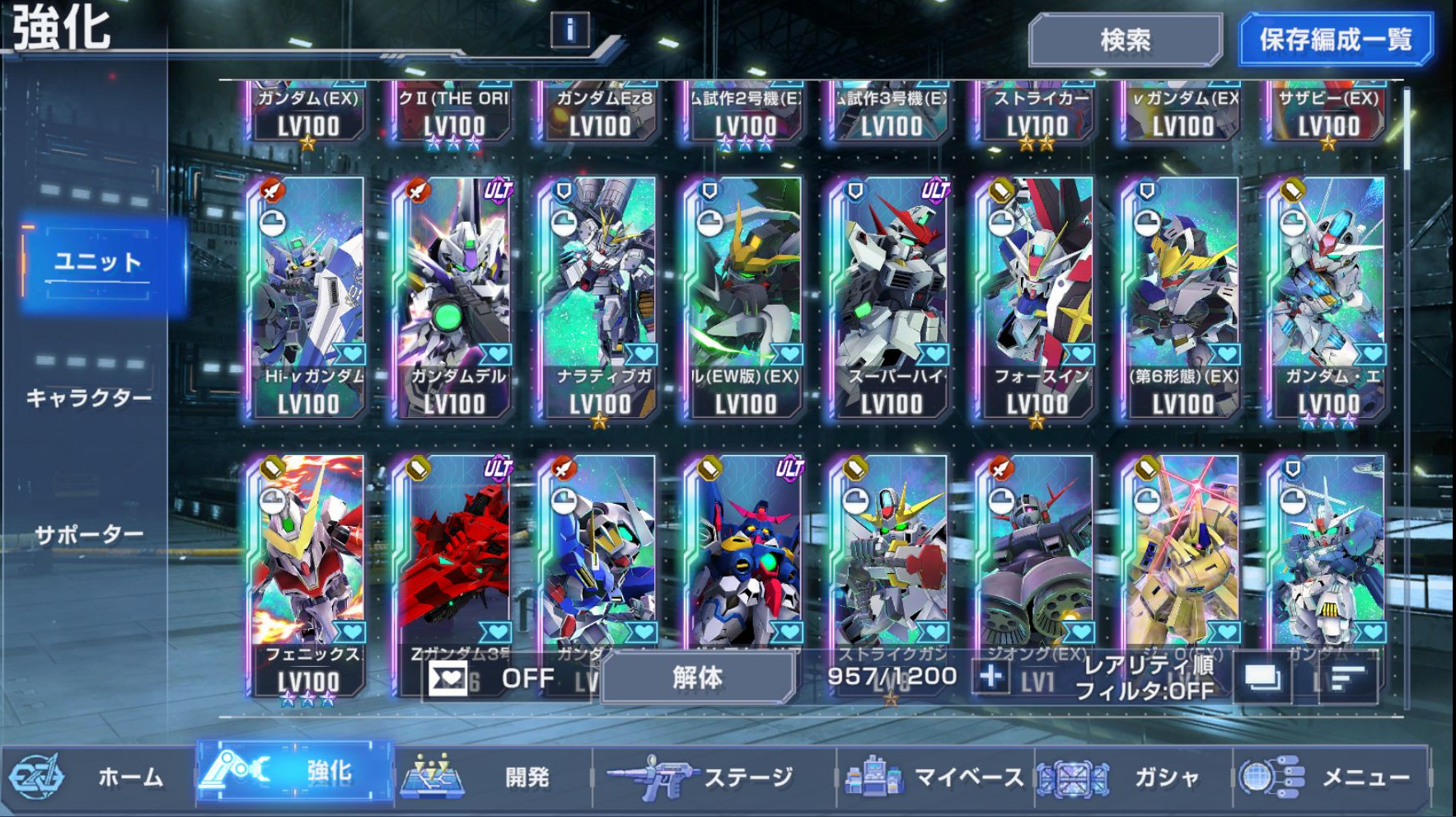Click the blue info icon
This screenshot has width=1456, height=817.
click(569, 30)
